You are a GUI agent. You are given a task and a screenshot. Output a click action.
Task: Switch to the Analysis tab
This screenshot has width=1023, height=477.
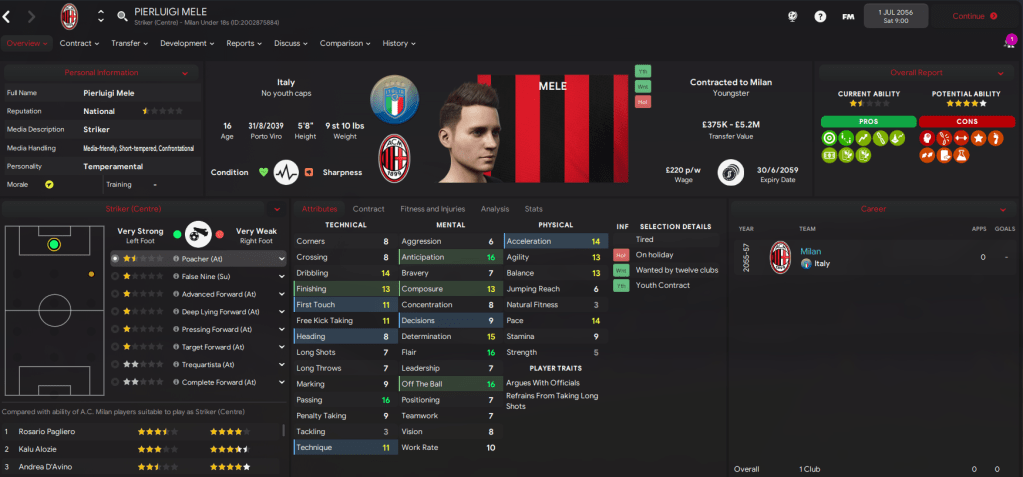494,209
